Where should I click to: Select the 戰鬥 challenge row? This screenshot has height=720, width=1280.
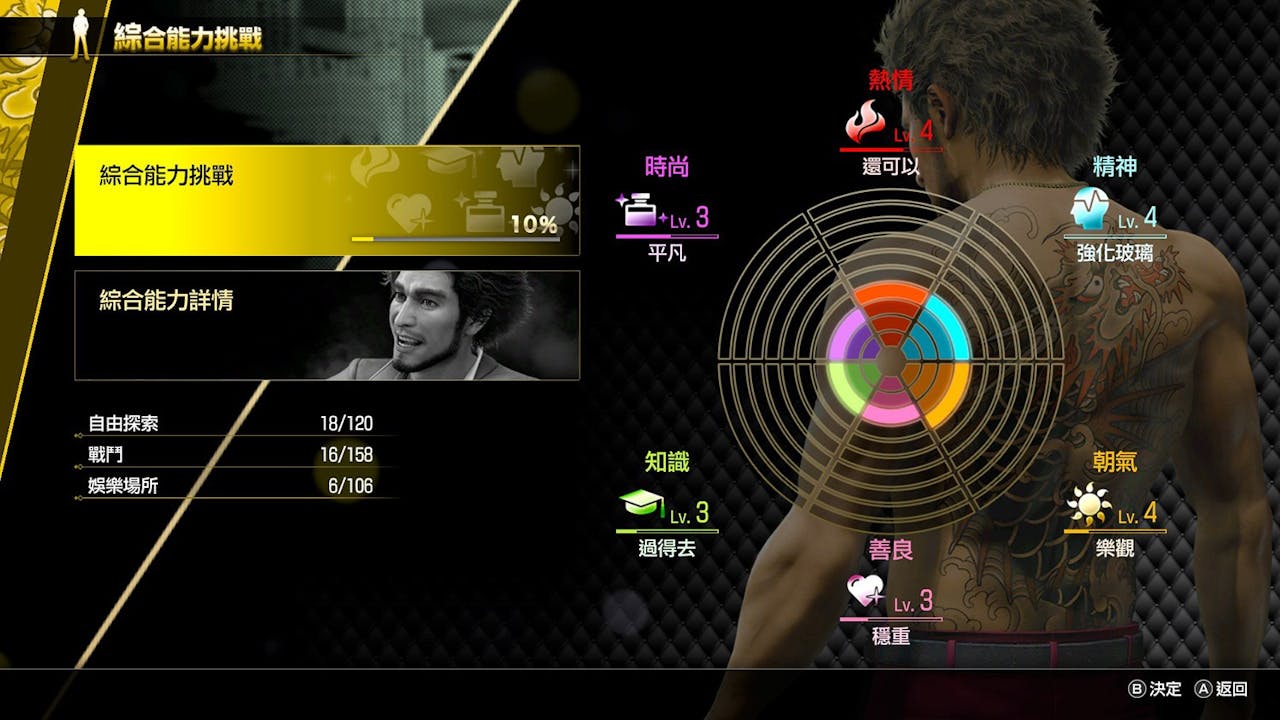point(230,455)
